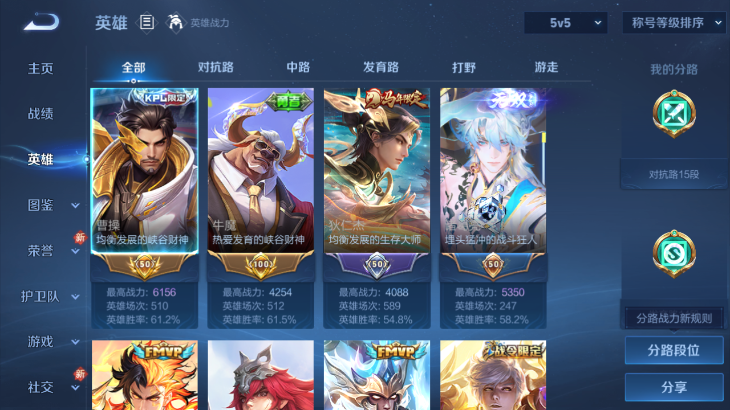Viewport: 730px width, 410px height.
Task: Expand the 游戏 sidebar menu
Action: pyautogui.click(x=52, y=341)
